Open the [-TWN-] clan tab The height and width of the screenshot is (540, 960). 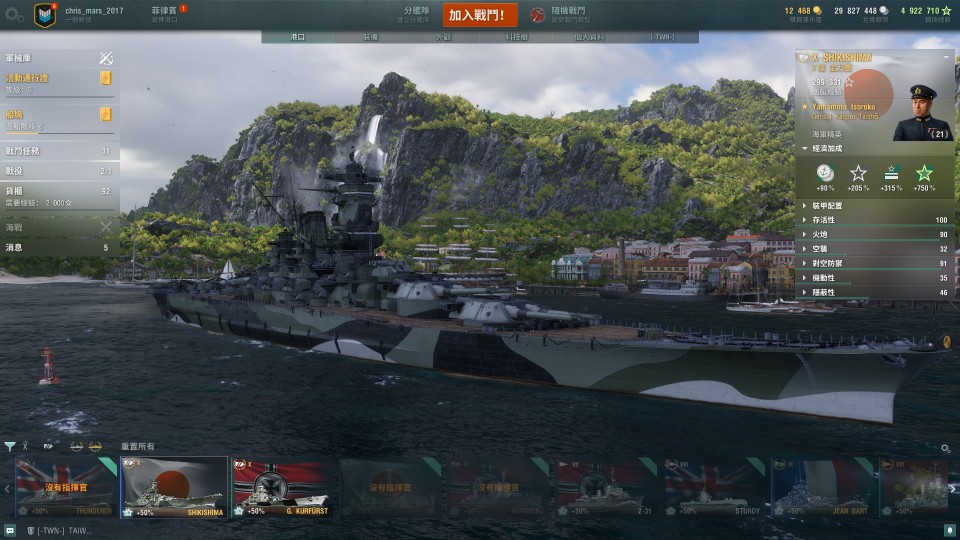point(662,37)
